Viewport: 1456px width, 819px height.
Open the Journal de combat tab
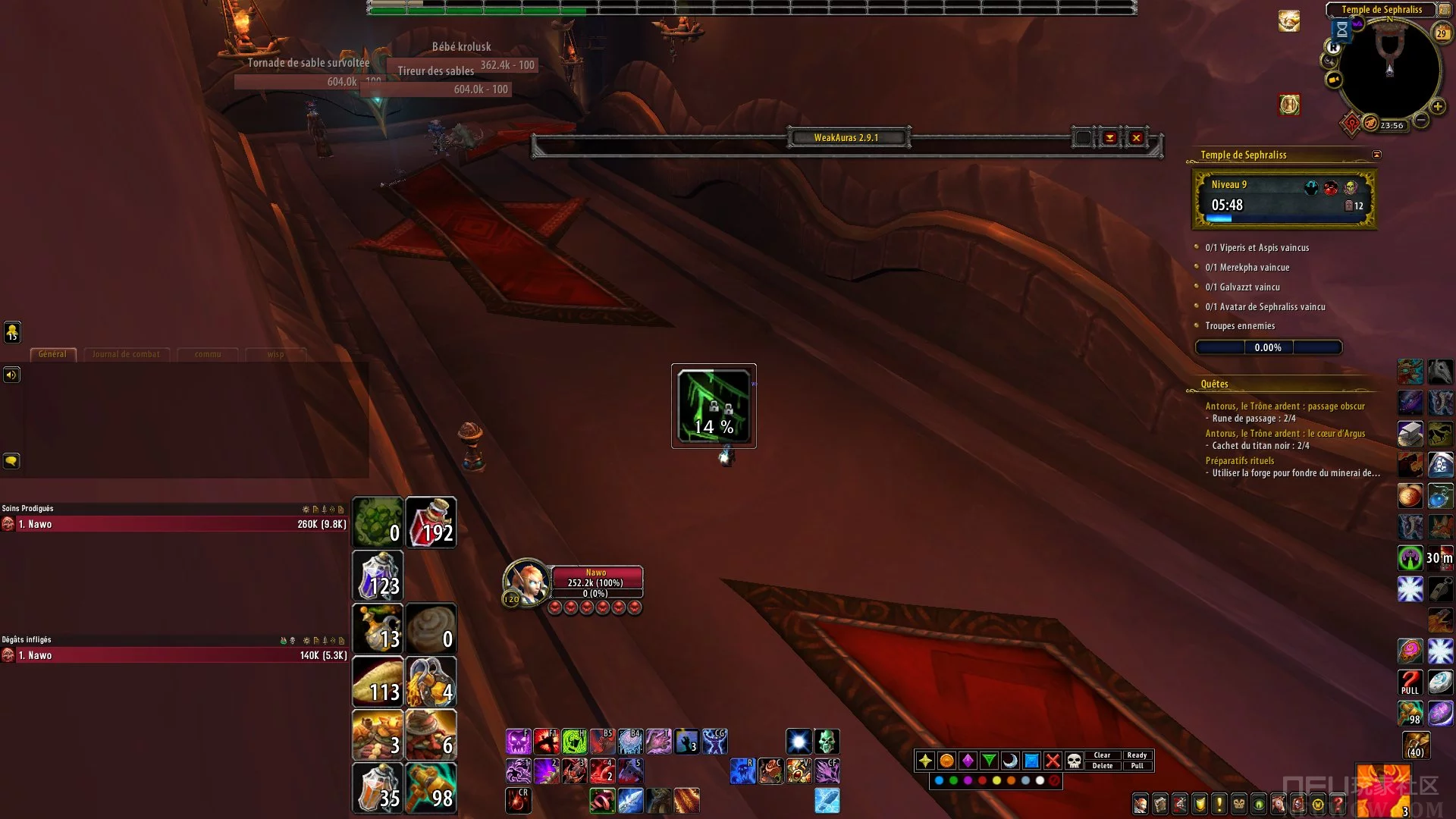(x=126, y=354)
